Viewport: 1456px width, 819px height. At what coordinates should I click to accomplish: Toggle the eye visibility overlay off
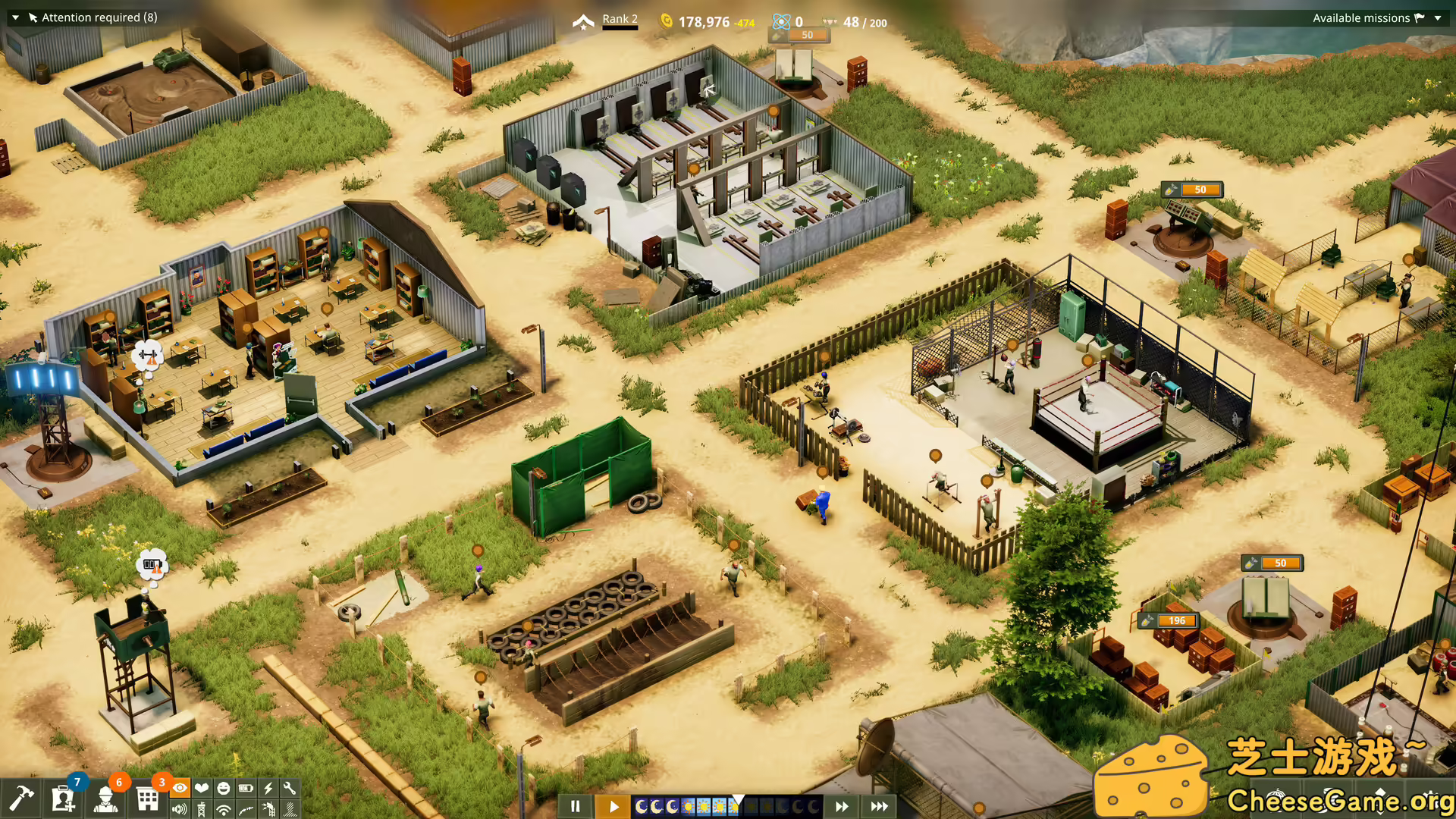[x=180, y=789]
